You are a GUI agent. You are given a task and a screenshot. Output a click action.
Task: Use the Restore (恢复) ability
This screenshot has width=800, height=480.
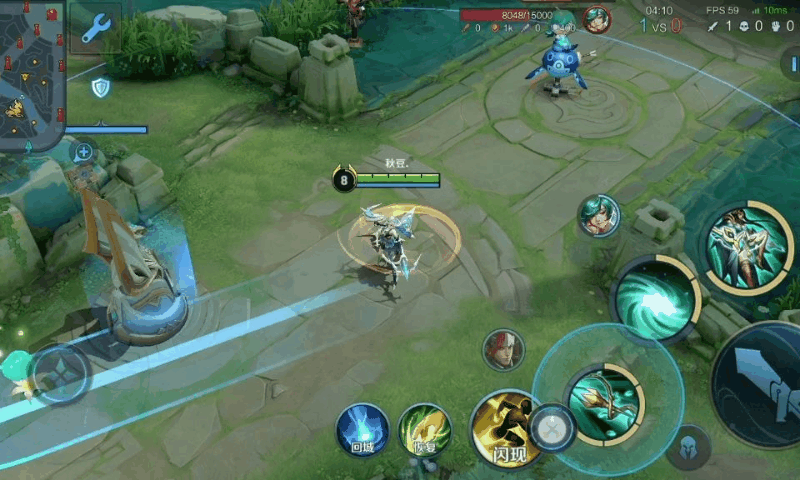pos(424,430)
